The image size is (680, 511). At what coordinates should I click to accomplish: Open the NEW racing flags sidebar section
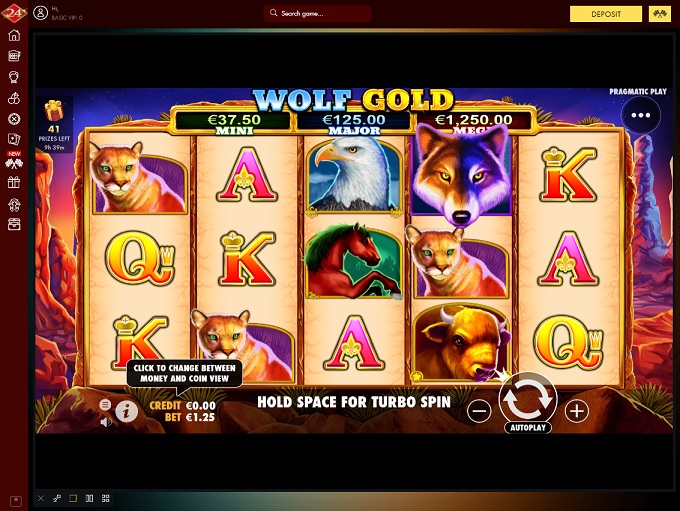coord(14,162)
